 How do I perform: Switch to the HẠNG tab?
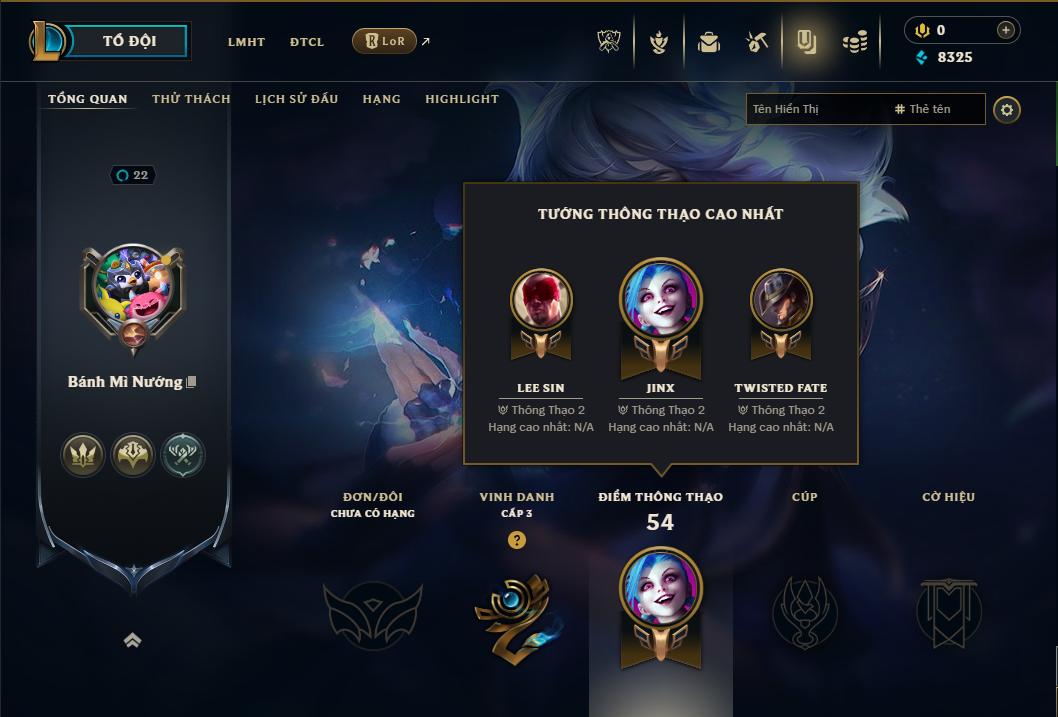[381, 99]
